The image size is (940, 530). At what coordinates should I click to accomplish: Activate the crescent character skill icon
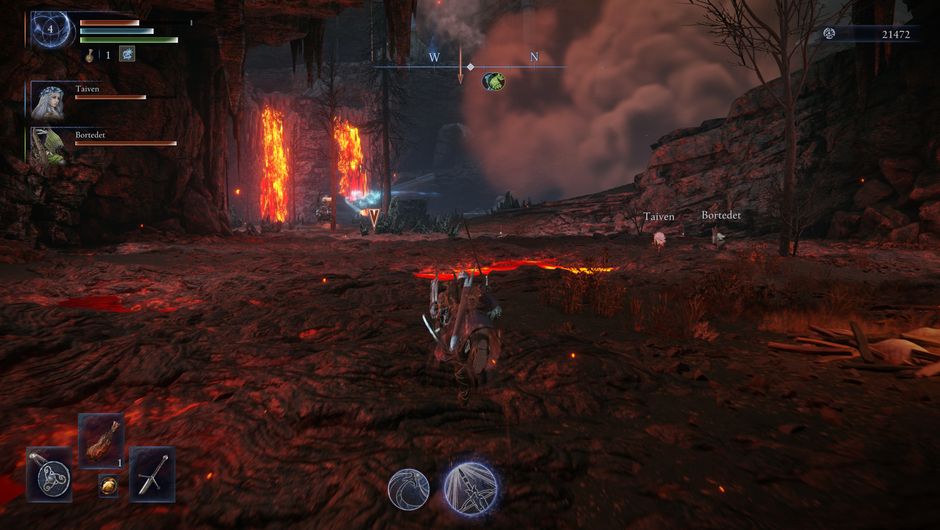click(409, 489)
